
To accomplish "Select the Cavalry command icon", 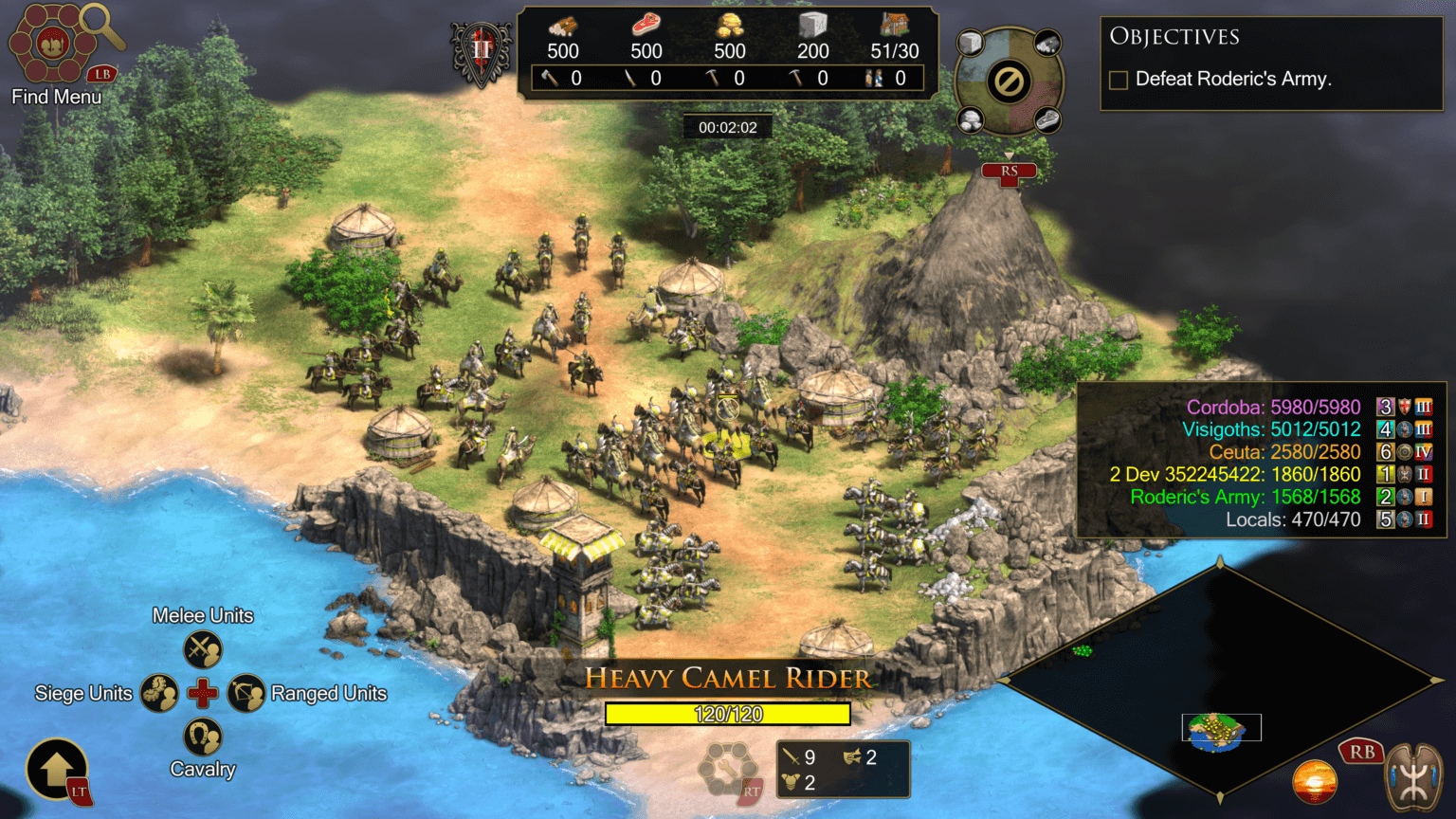I will [202, 735].
